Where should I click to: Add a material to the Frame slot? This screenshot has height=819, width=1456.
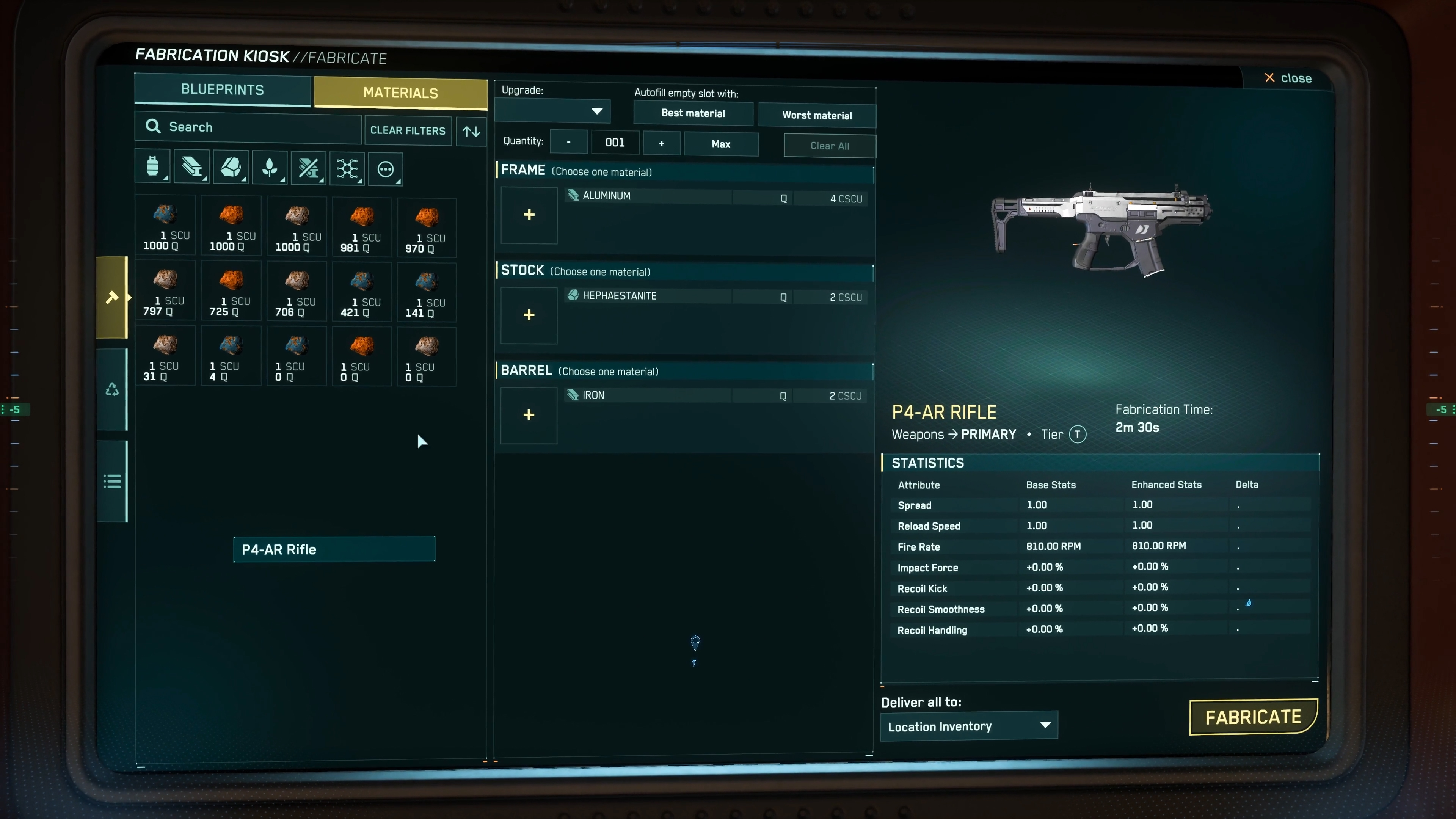[529, 215]
